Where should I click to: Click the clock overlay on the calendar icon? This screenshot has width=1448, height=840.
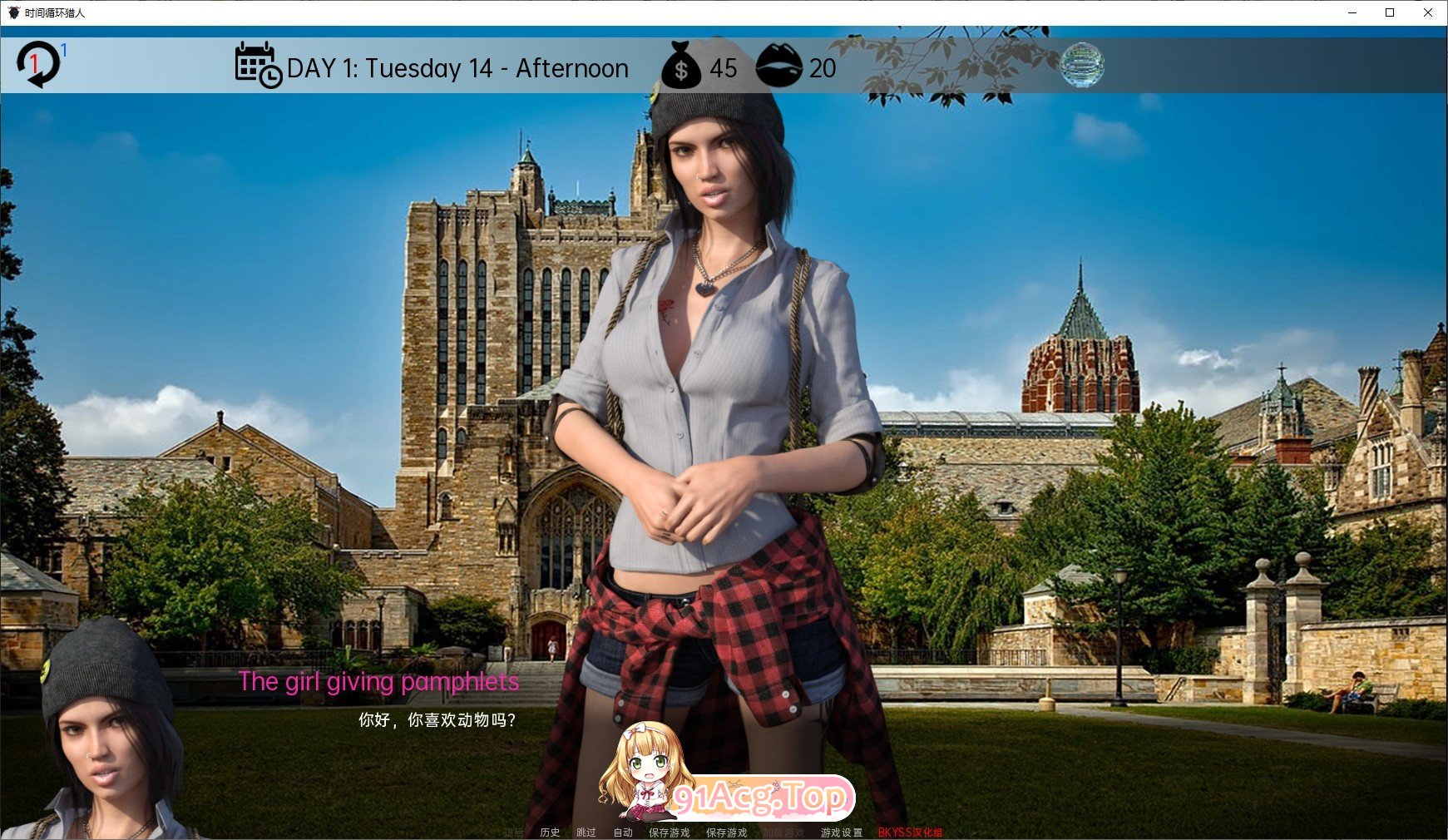(x=270, y=77)
